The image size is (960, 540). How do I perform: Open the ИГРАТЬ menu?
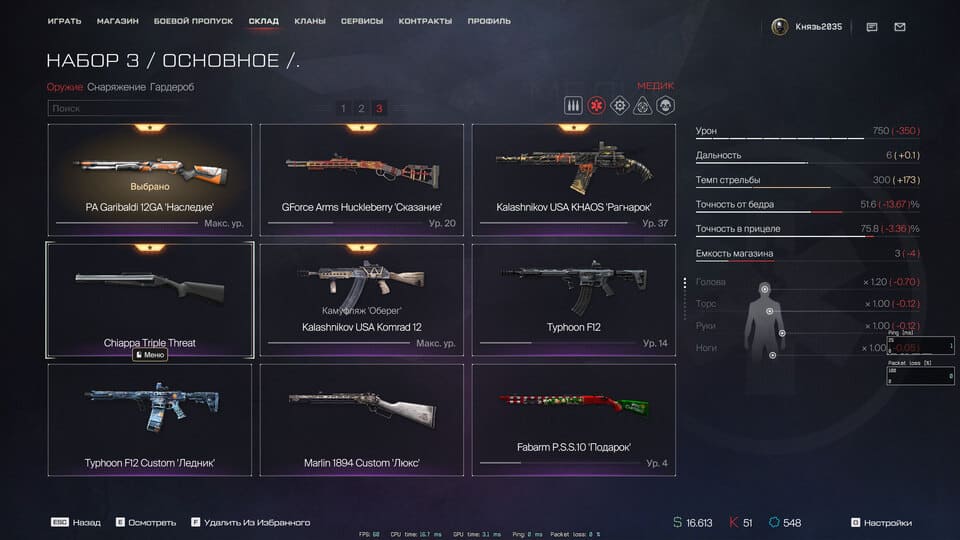64,21
